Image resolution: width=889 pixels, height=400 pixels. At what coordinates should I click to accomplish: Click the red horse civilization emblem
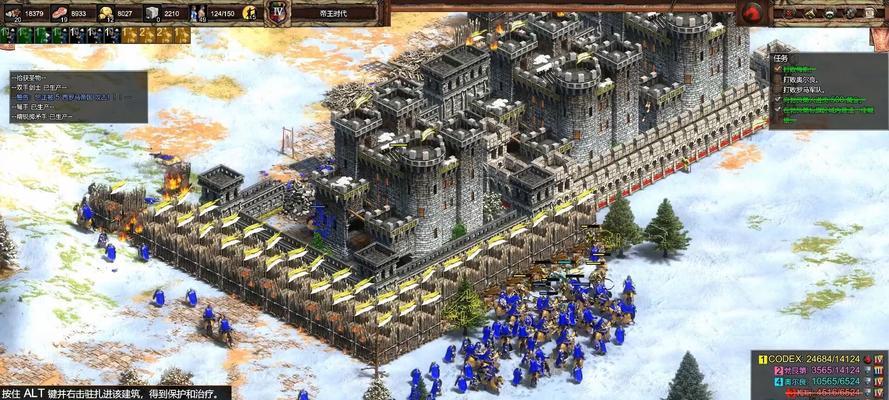coord(752,13)
